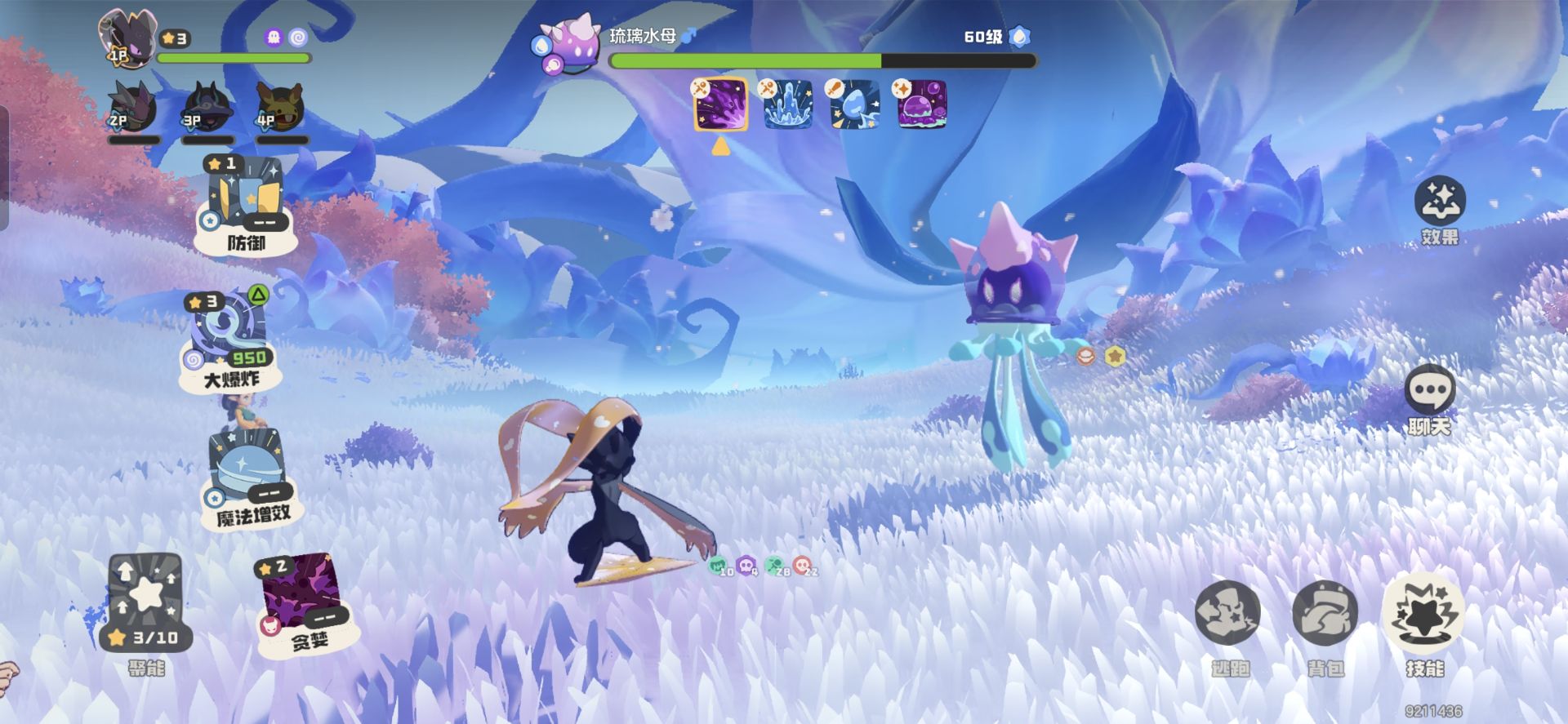
Task: Use the 防御 defense skill card
Action: click(x=243, y=202)
